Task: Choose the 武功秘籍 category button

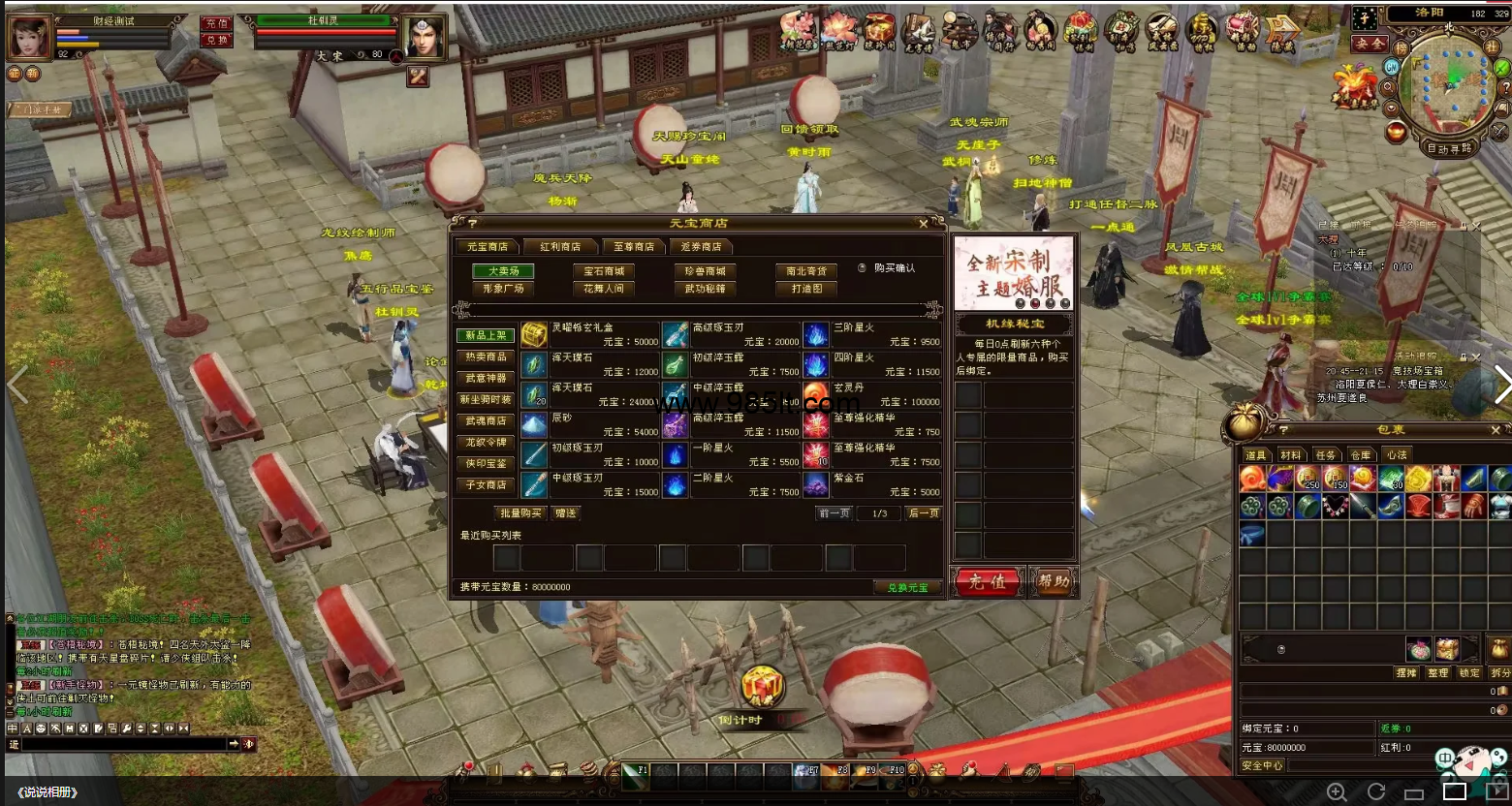Action: [x=705, y=289]
